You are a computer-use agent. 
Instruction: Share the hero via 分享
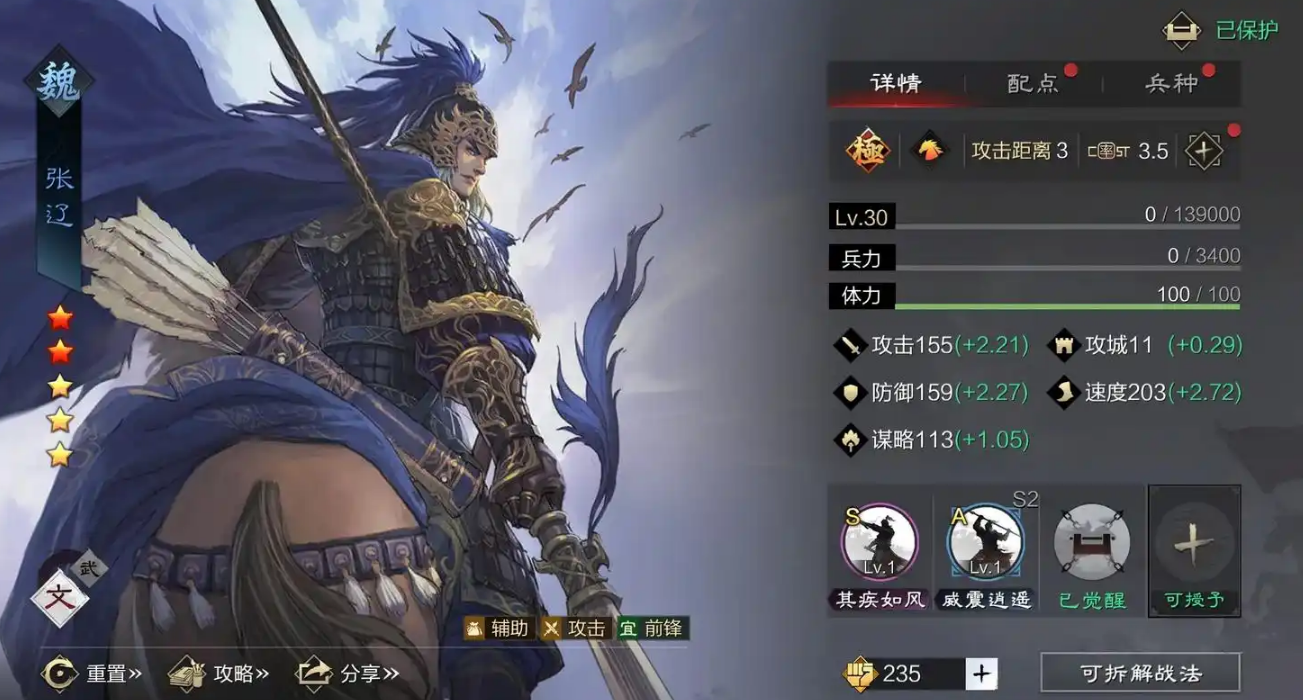[347, 673]
